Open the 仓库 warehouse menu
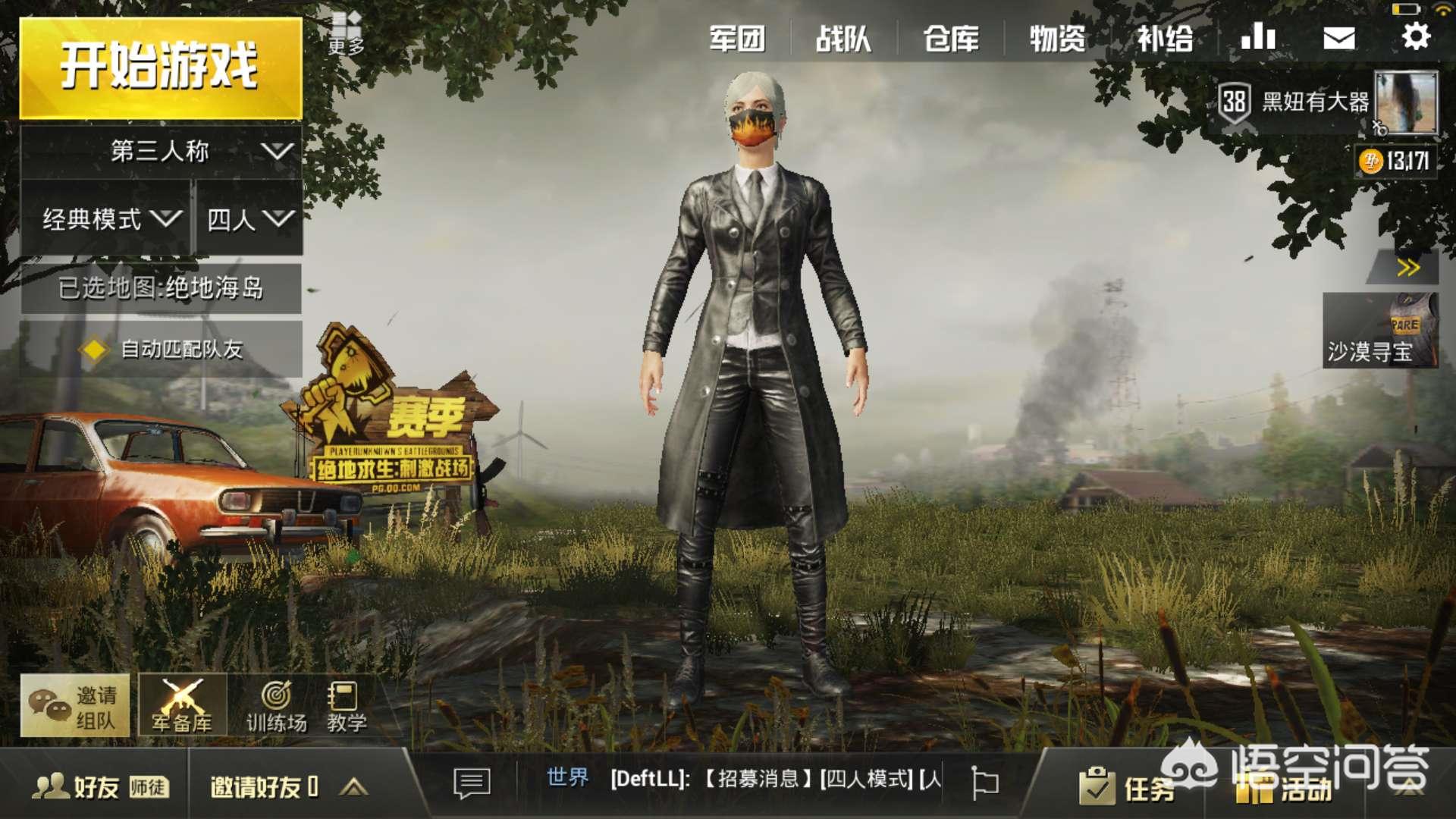The width and height of the screenshot is (1456, 819). [950, 38]
